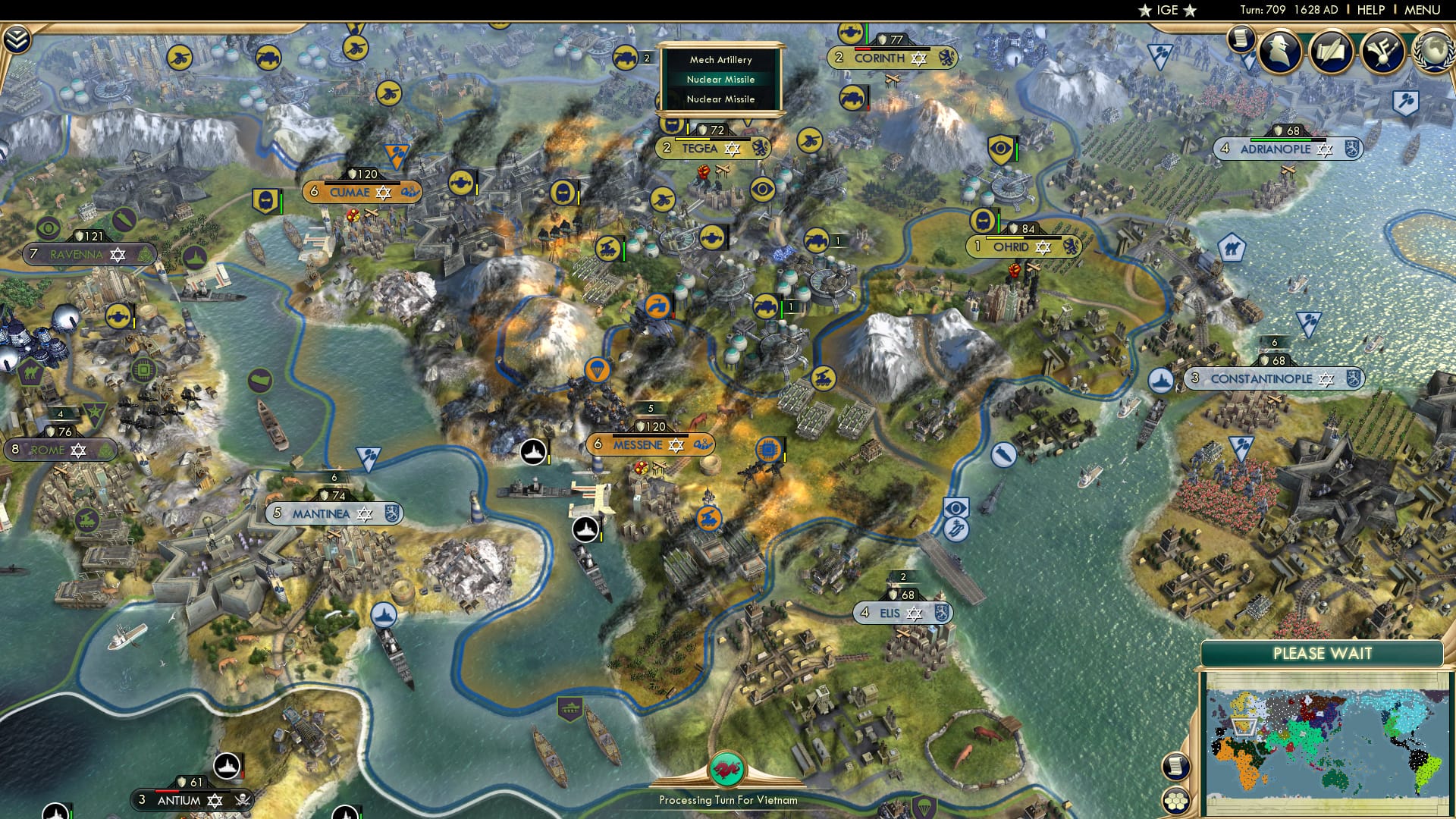Choose Nuclear Missile in the production list
Screen dimensions: 1456x819
click(x=720, y=79)
